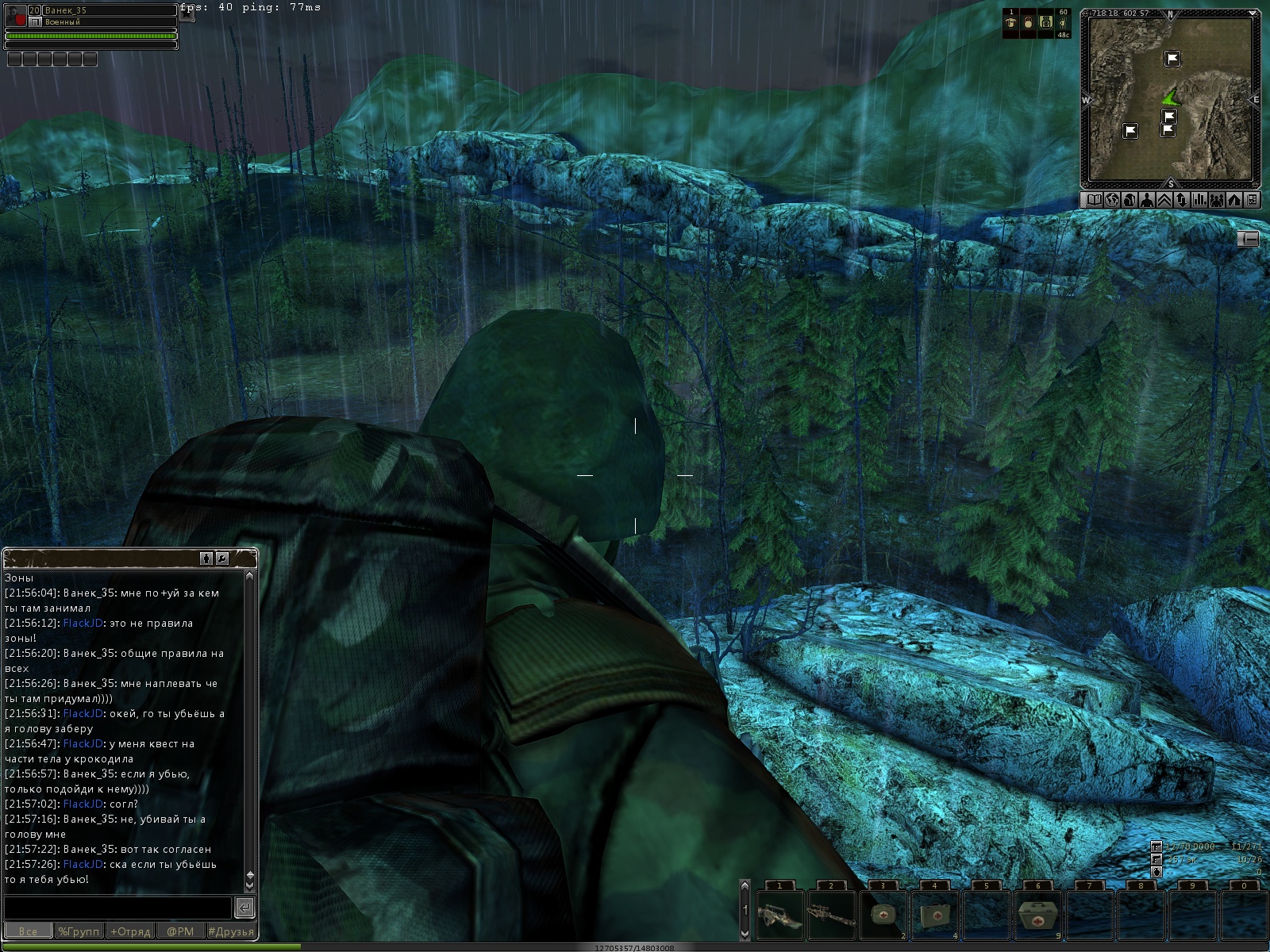The image size is (1270, 952).
Task: Open the %Групп chat tab
Action: (79, 931)
